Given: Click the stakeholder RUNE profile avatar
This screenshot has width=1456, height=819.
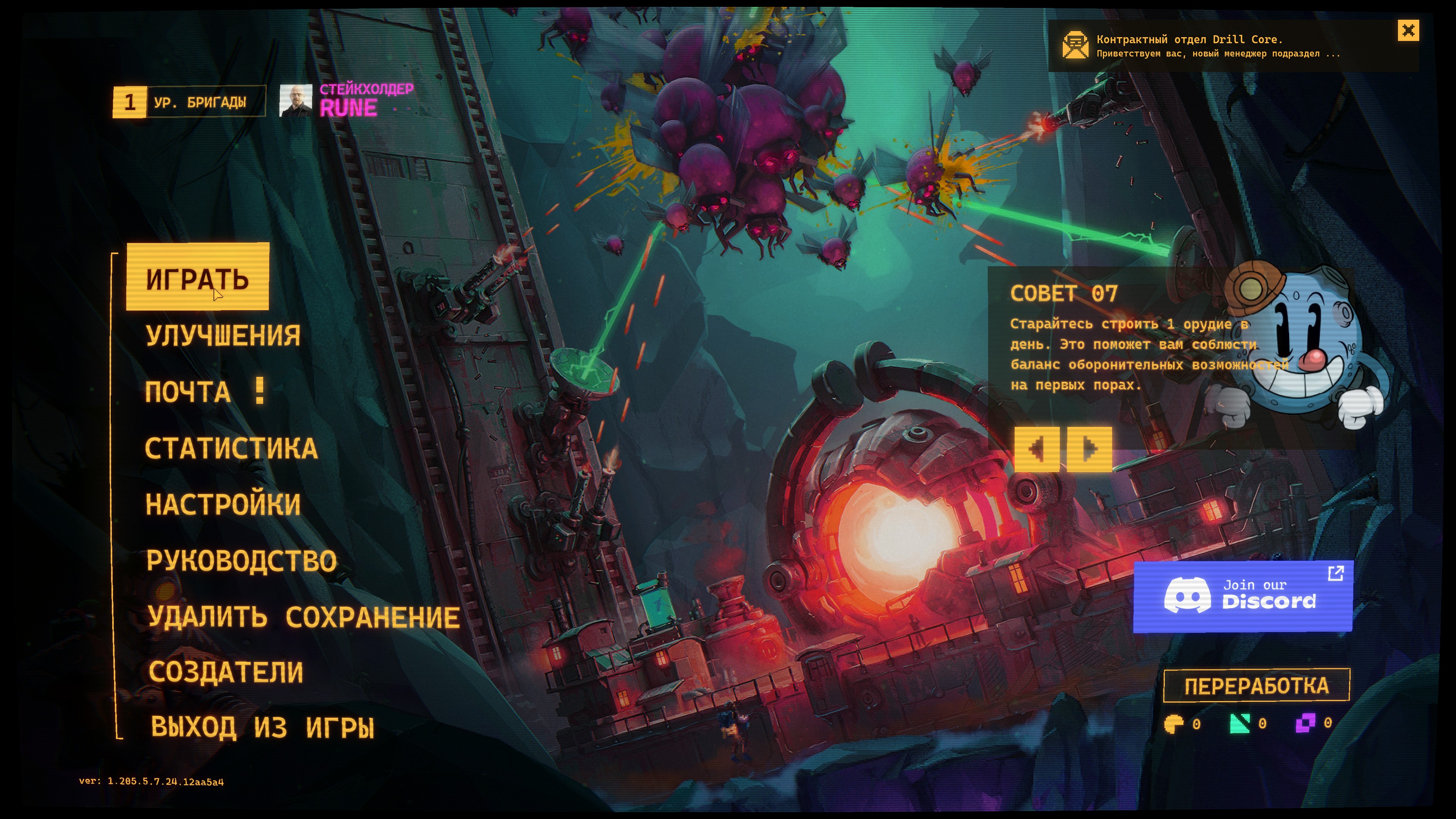Looking at the screenshot, I should [296, 101].
